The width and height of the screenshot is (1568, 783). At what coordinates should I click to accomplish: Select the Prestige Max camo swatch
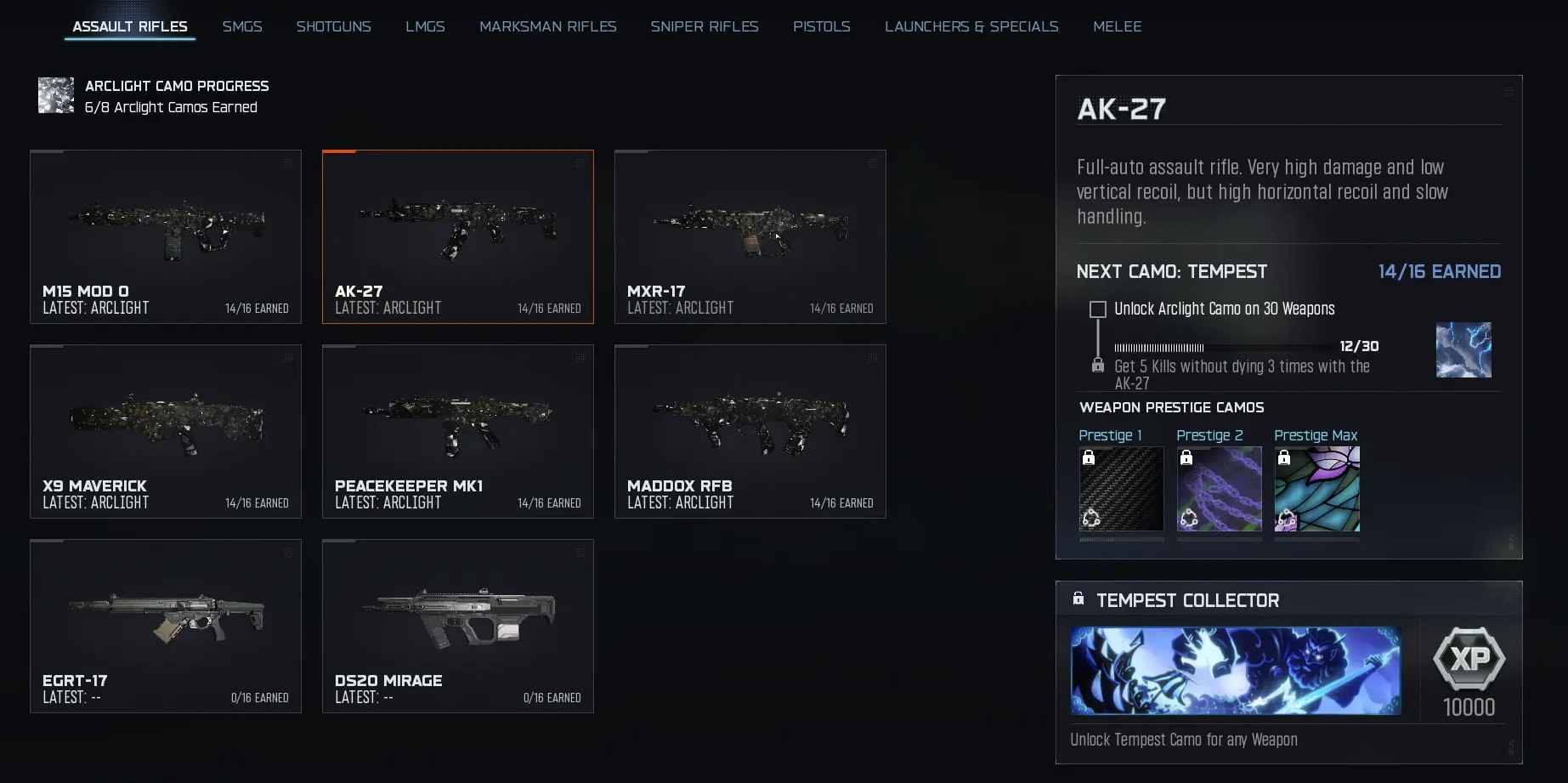coord(1316,490)
